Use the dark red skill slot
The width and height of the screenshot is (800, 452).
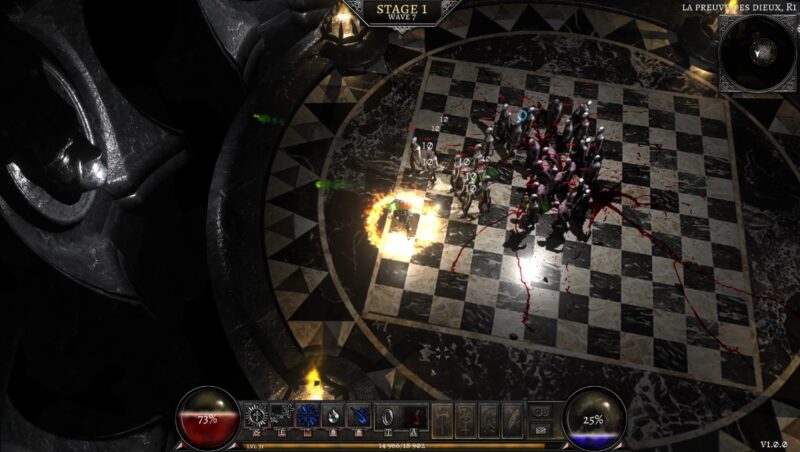(x=413, y=415)
